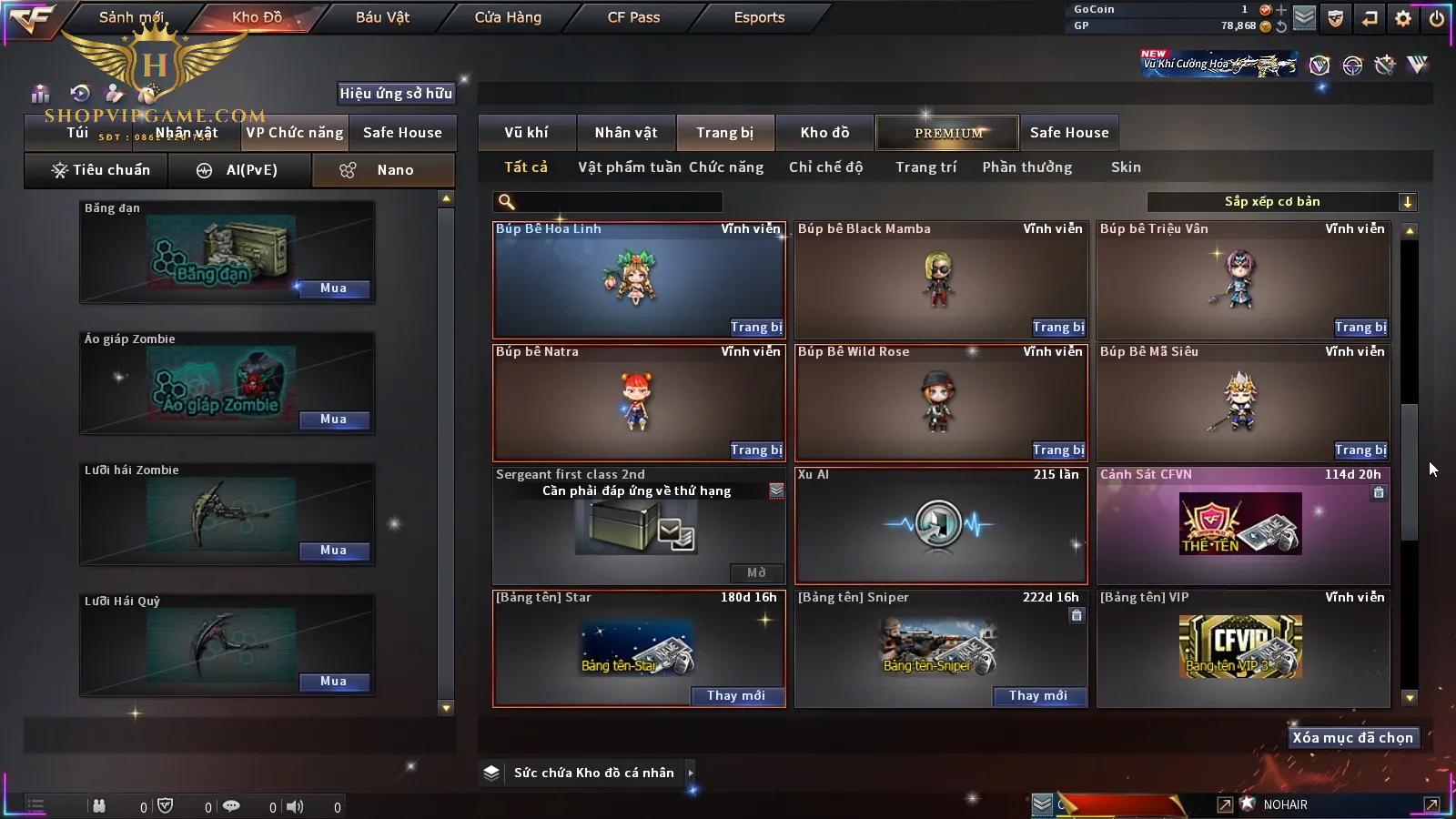This screenshot has width=1456, height=819.
Task: Open the Esports menu
Action: [759, 17]
